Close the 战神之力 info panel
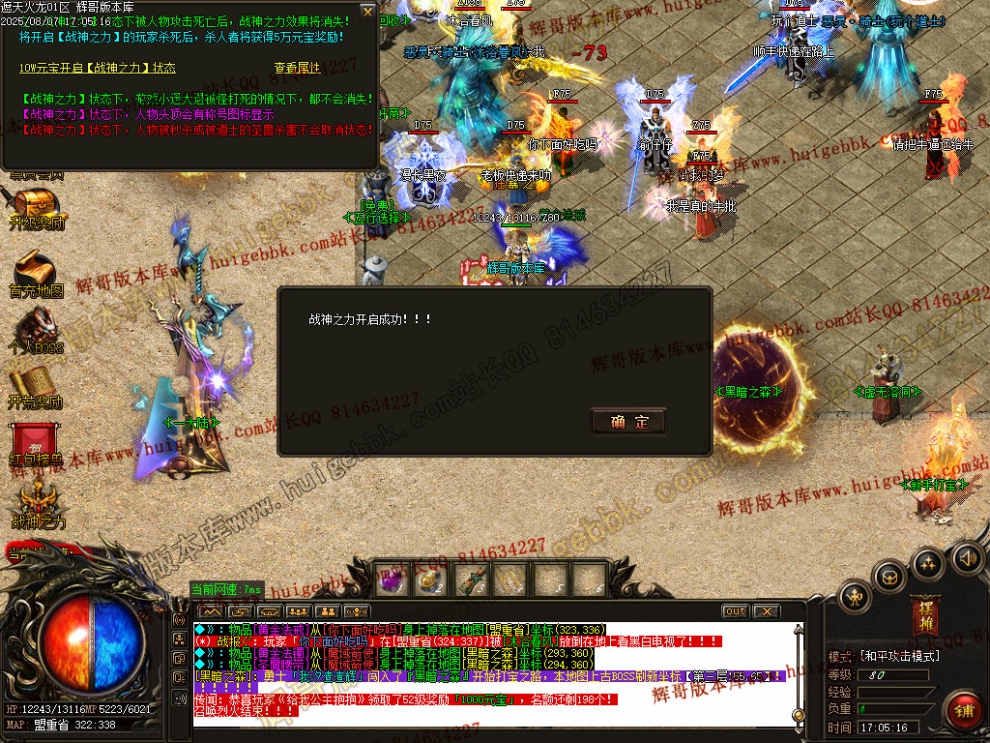990x743 pixels. [x=368, y=12]
